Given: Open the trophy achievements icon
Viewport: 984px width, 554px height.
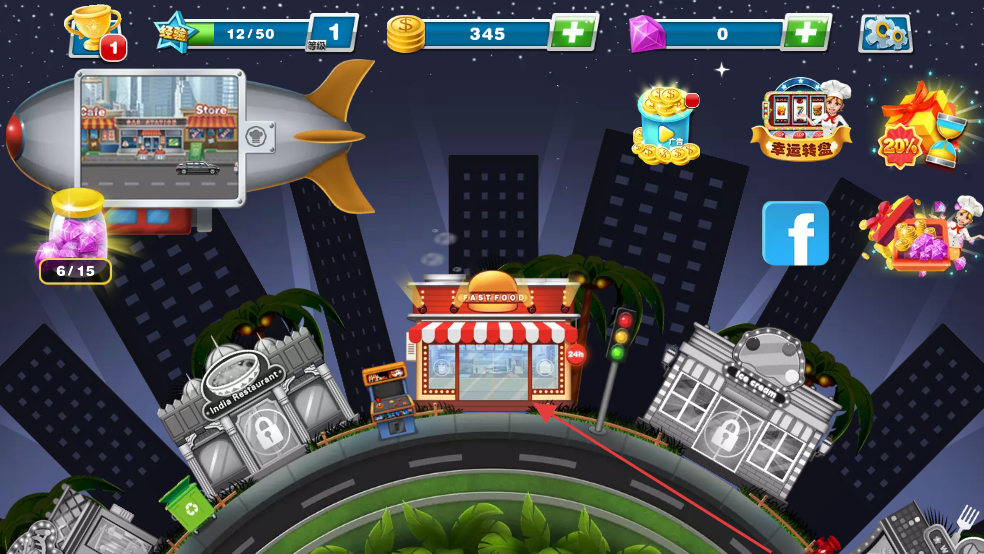Looking at the screenshot, I should pos(95,31).
